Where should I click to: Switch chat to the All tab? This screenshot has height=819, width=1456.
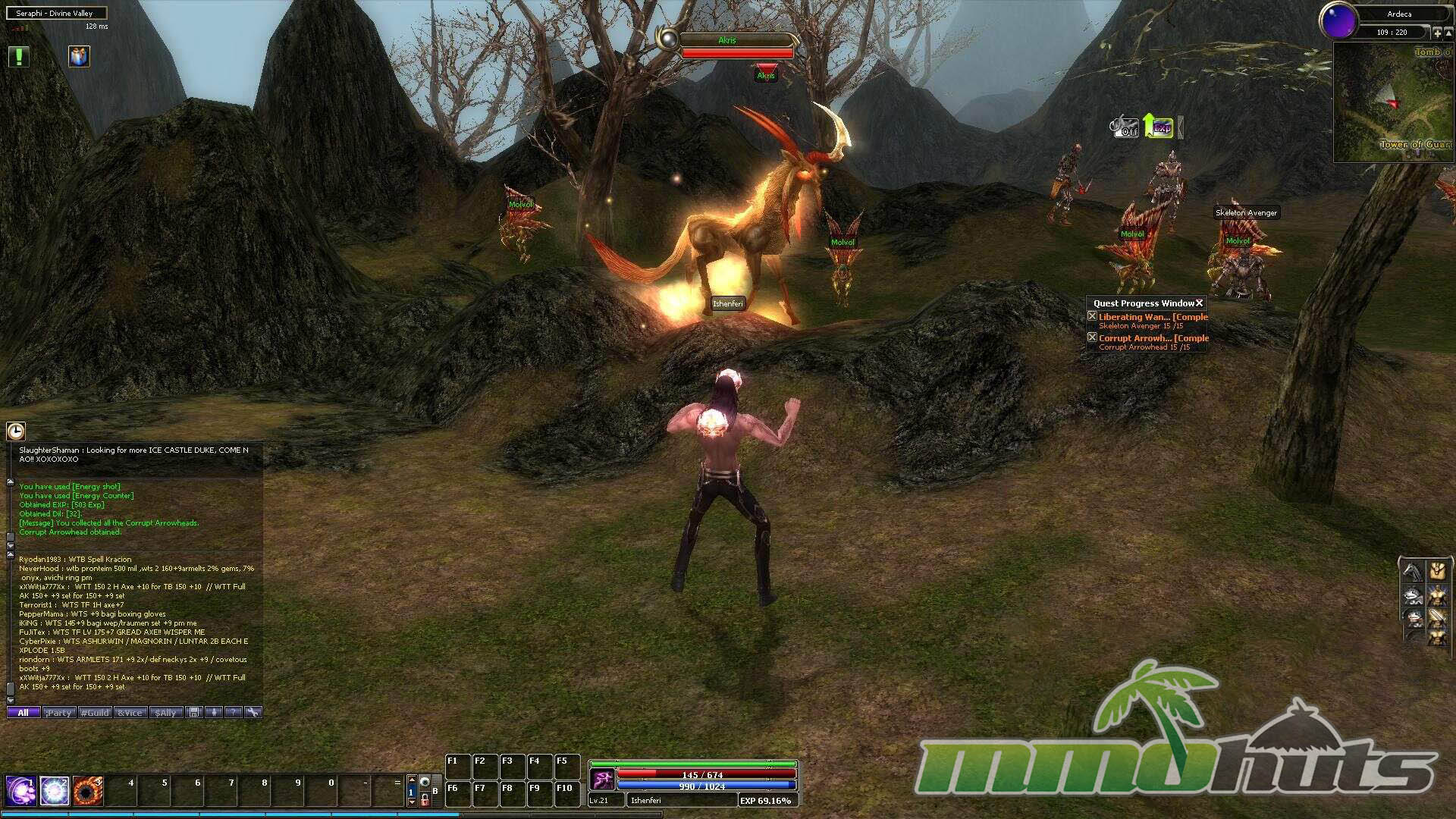click(23, 713)
